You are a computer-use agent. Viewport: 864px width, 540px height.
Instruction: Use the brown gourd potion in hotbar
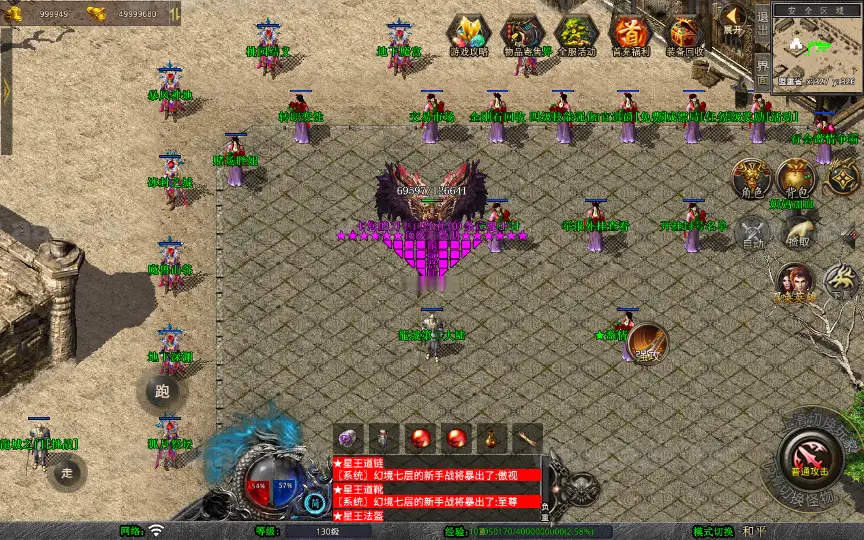(x=490, y=438)
